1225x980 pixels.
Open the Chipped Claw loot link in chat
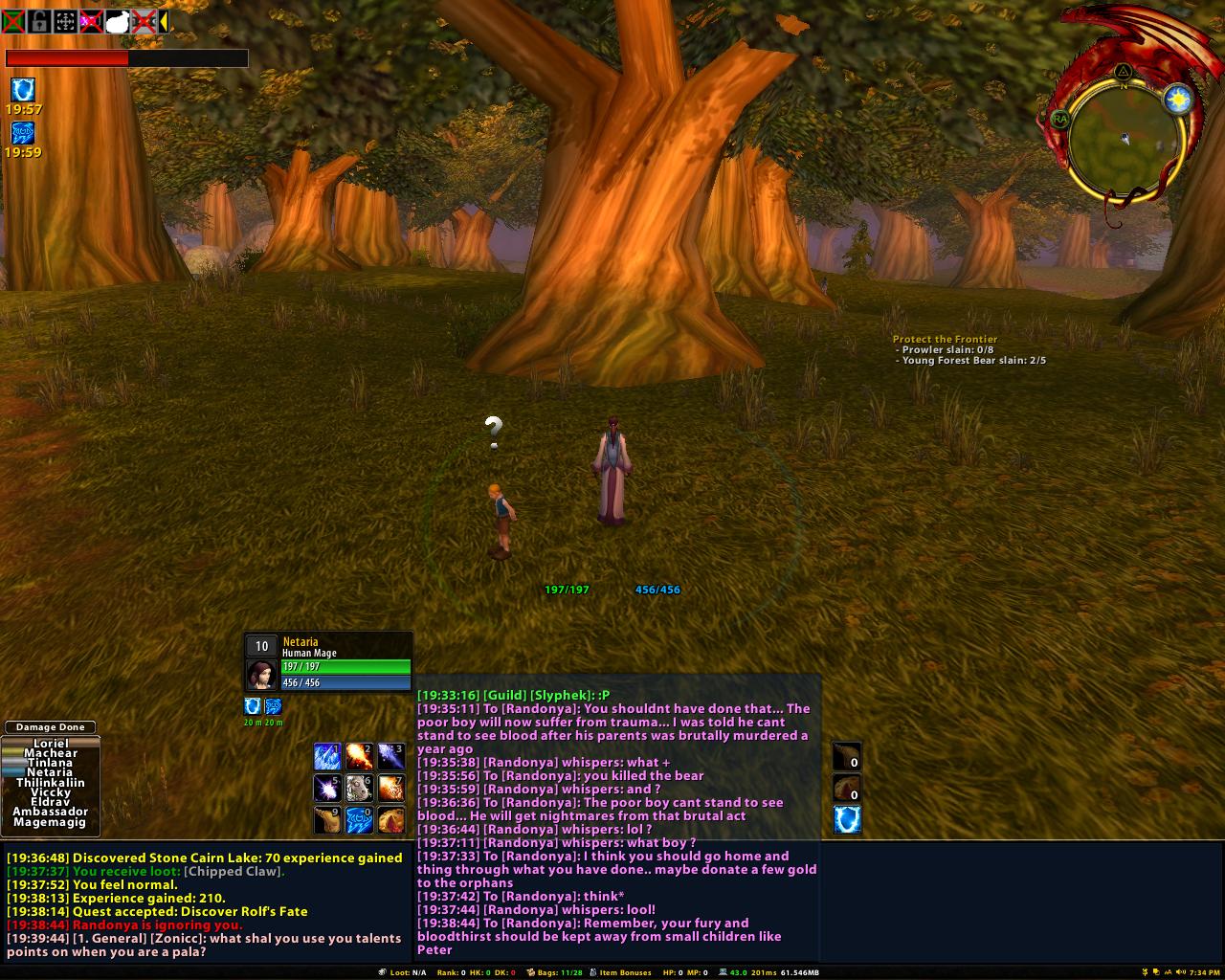point(234,871)
